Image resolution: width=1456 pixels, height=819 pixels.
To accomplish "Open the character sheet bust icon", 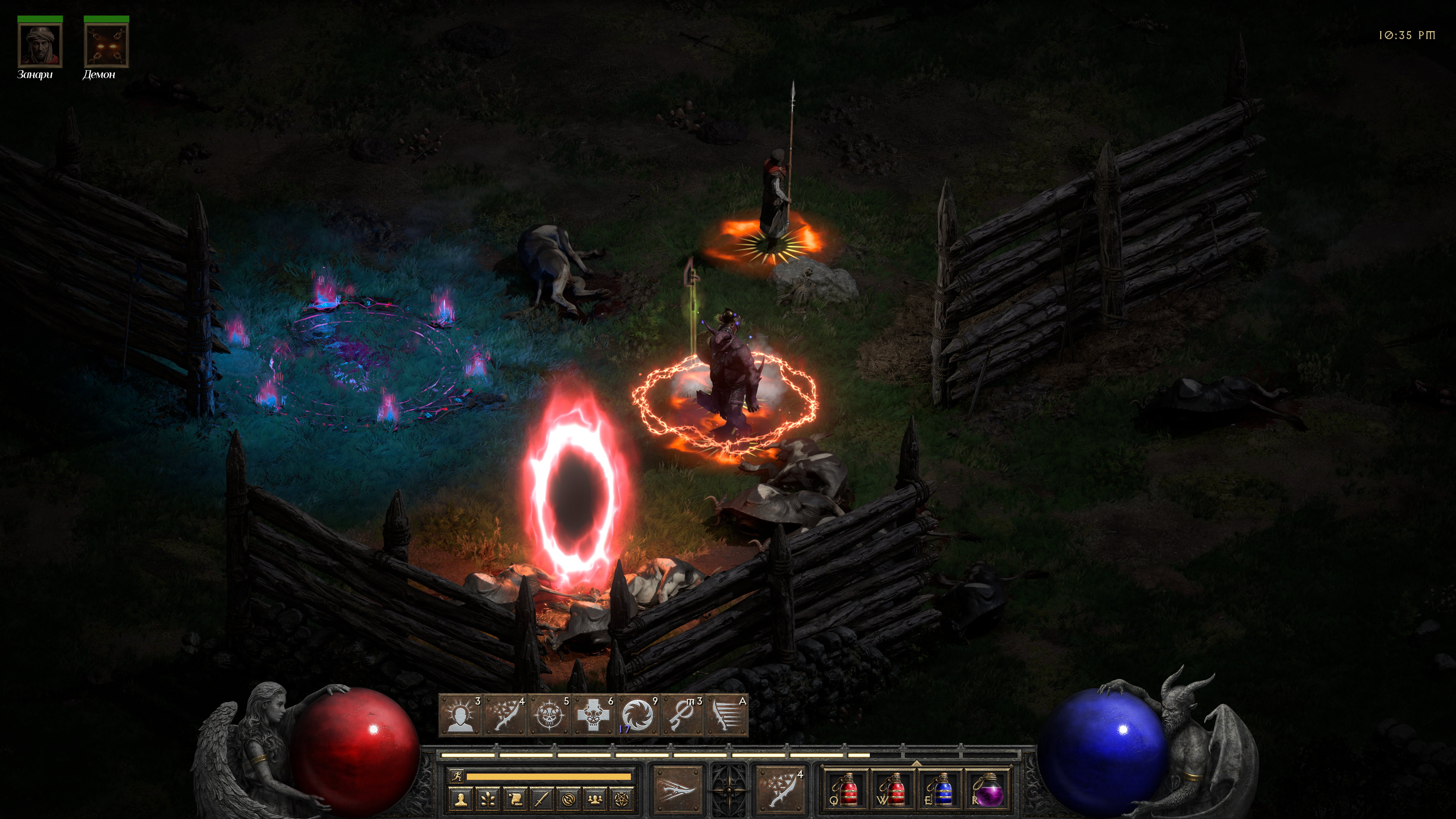I will [461, 799].
